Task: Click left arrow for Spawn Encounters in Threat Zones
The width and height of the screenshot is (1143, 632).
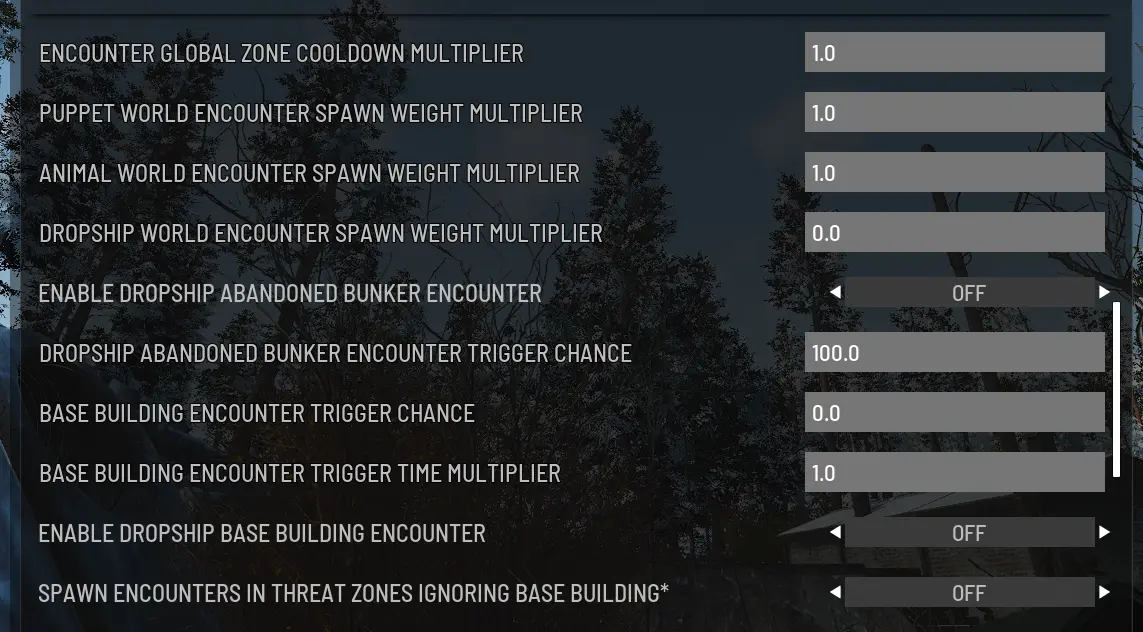Action: point(835,593)
